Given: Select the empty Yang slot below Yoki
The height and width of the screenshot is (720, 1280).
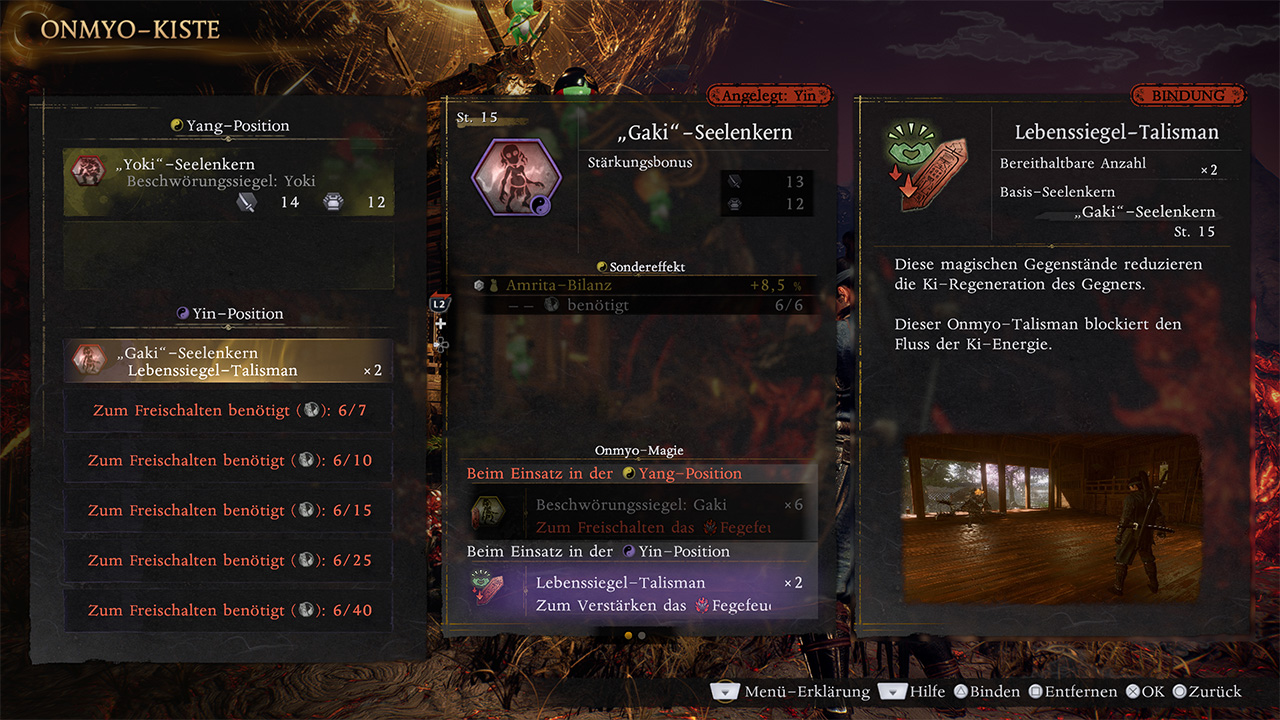Looking at the screenshot, I should [x=229, y=255].
